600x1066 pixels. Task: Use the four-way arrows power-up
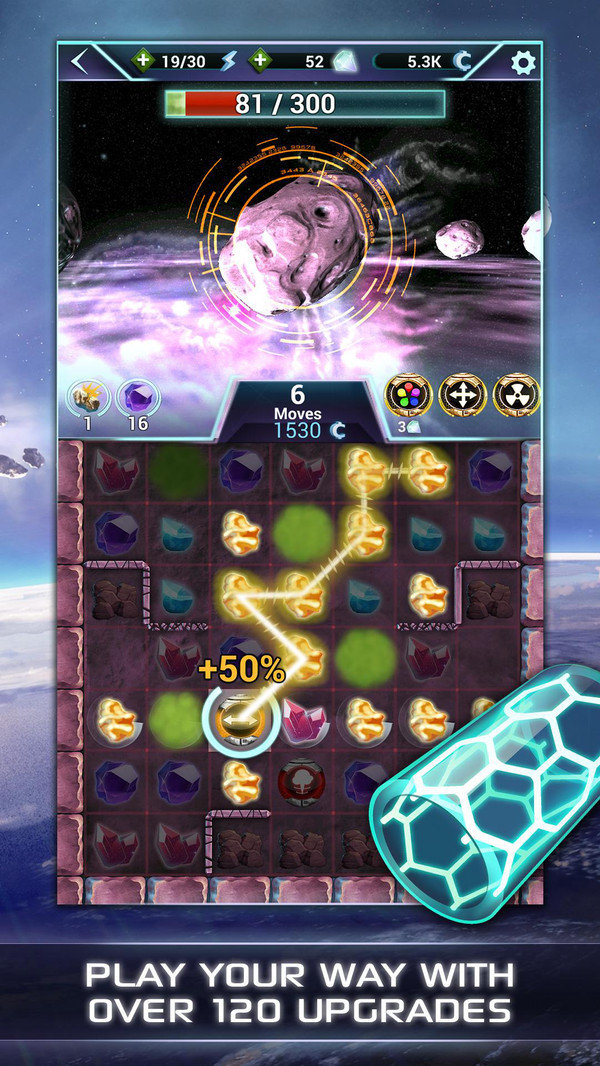[x=459, y=397]
